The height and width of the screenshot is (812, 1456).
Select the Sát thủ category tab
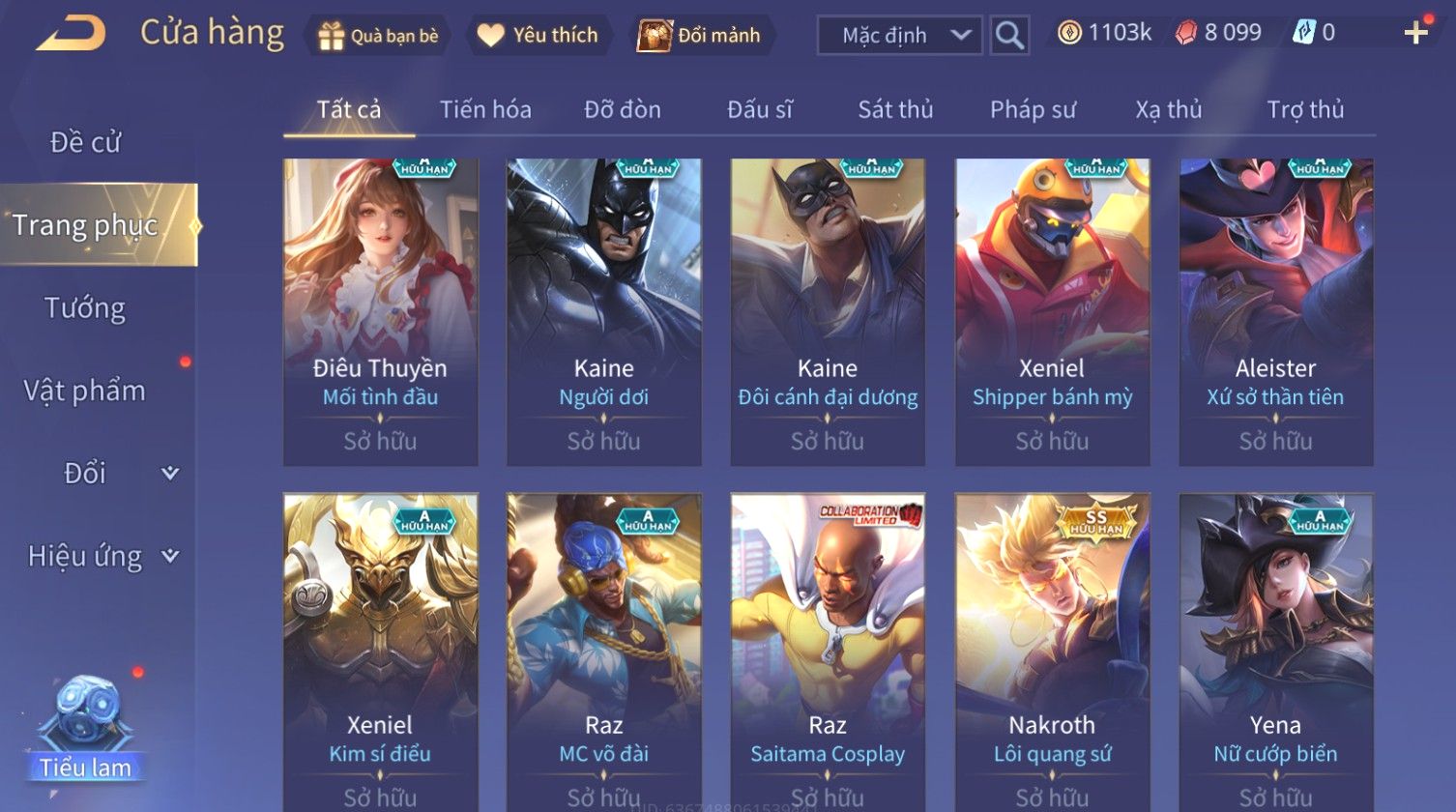[x=895, y=110]
